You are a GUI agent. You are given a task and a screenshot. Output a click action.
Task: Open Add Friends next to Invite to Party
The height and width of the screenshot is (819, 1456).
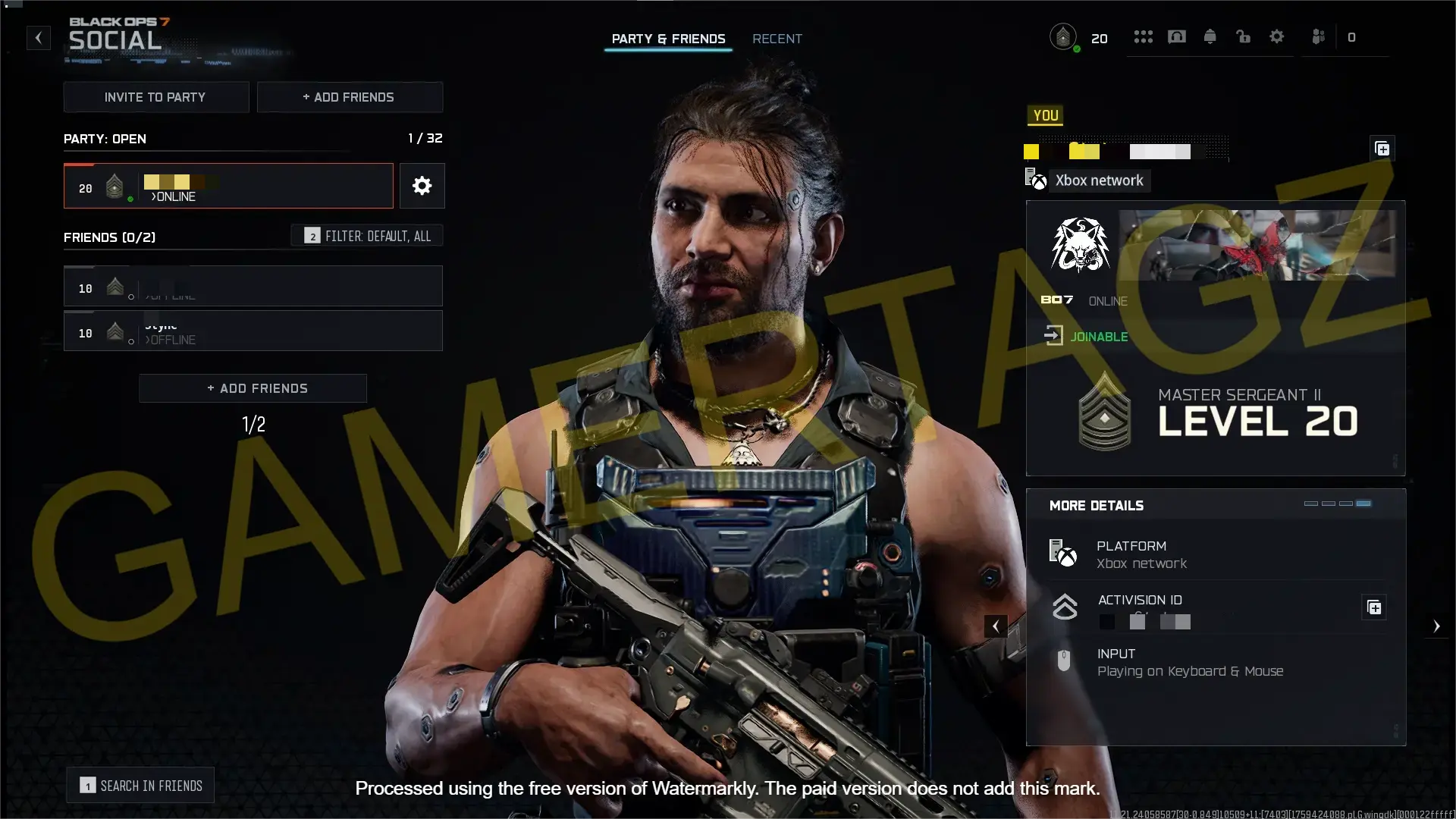[x=350, y=97]
